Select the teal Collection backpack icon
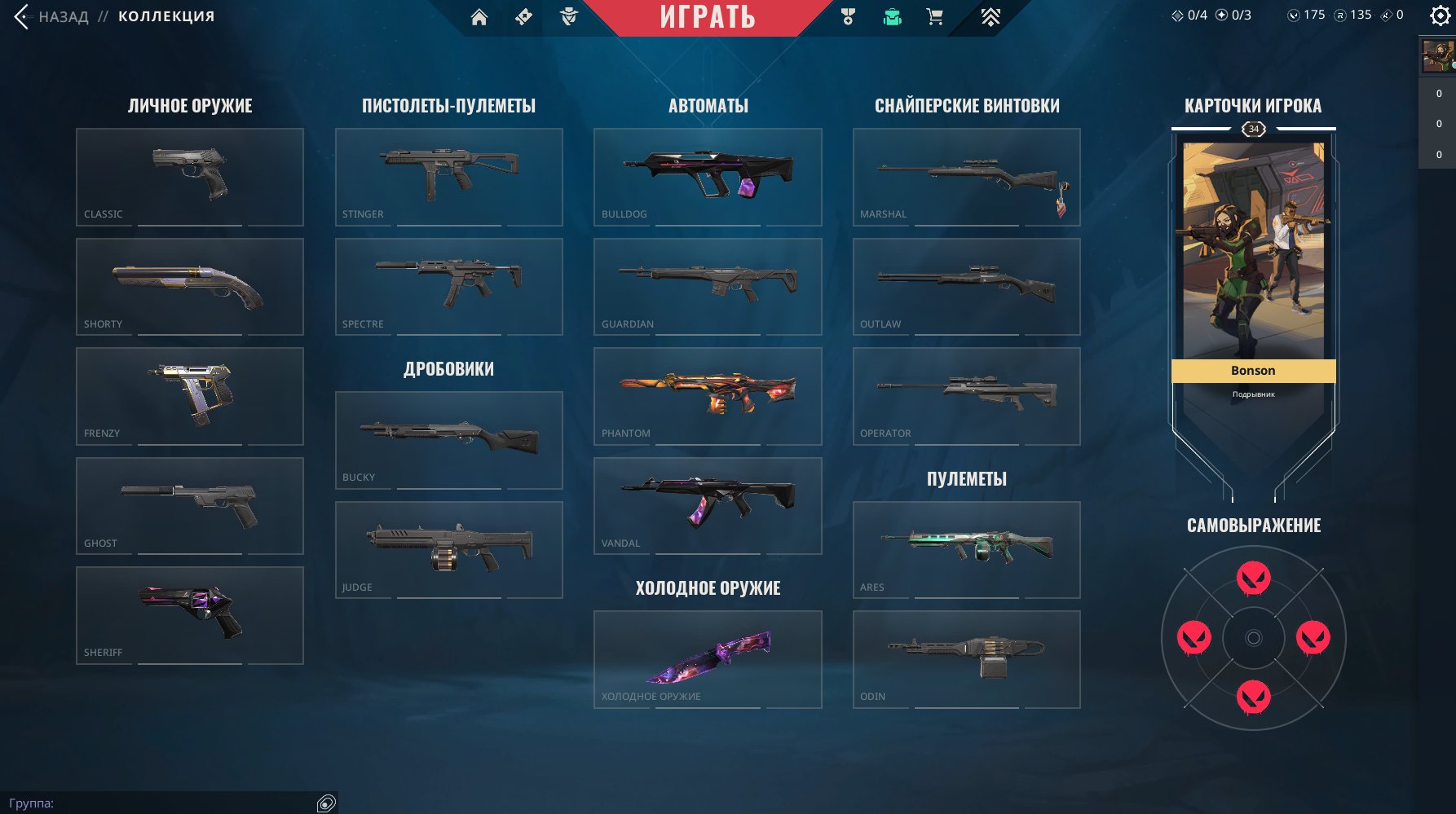Viewport: 1456px width, 814px height. click(892, 16)
